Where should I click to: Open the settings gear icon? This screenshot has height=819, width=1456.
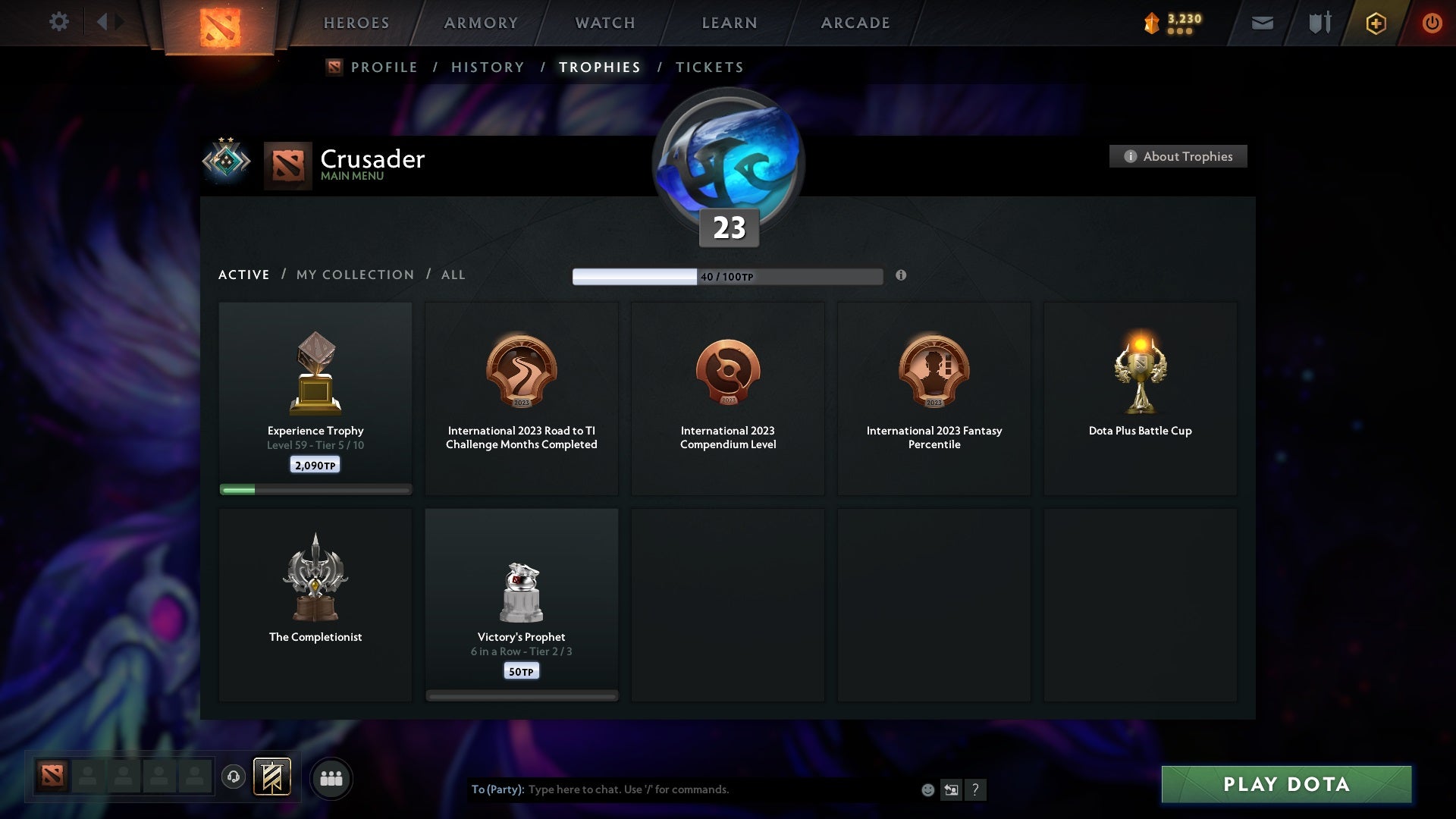point(59,21)
